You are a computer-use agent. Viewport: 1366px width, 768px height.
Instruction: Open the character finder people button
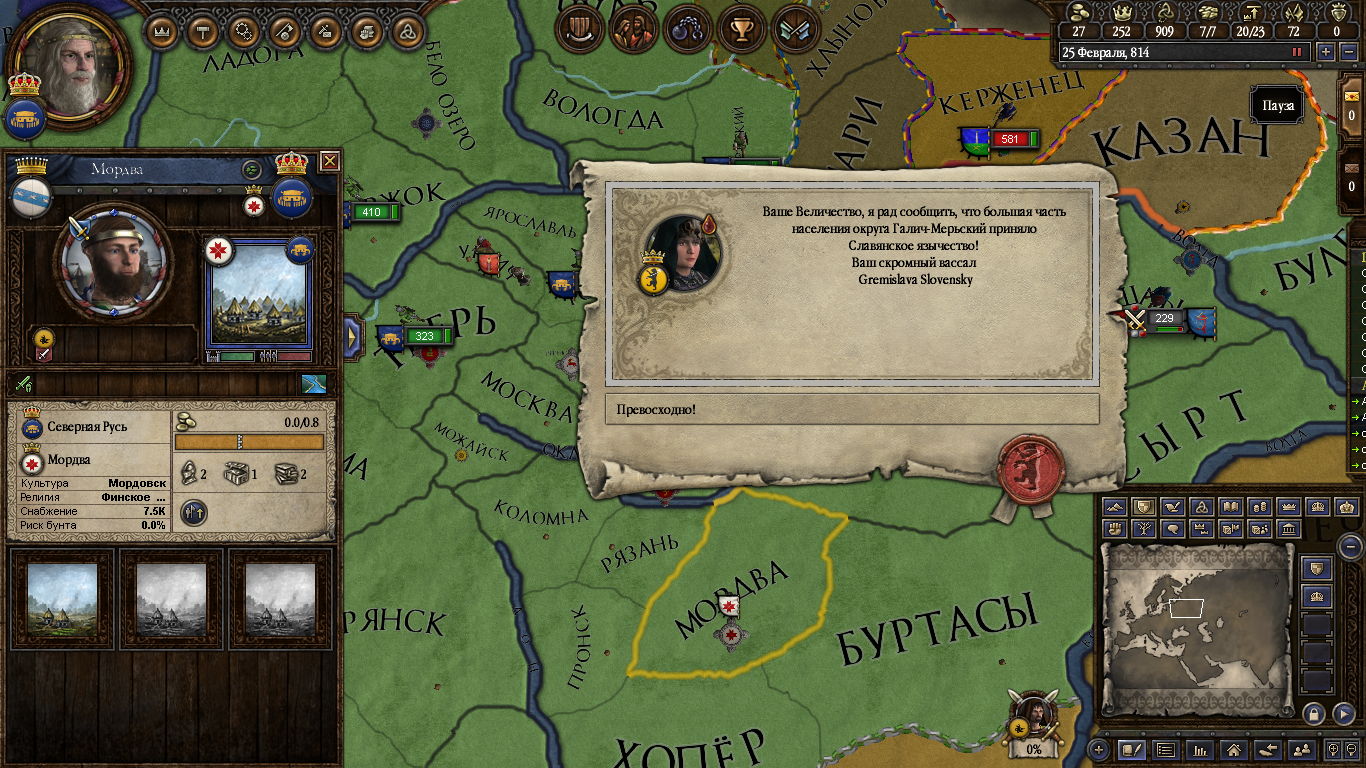point(1301,749)
